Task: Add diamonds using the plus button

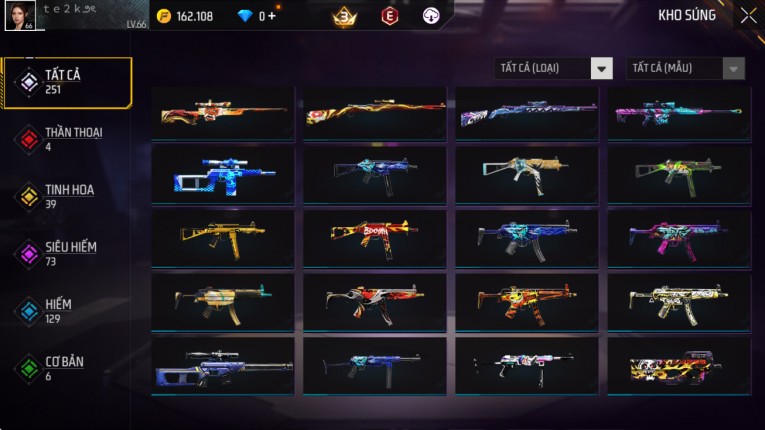Action: tap(272, 16)
